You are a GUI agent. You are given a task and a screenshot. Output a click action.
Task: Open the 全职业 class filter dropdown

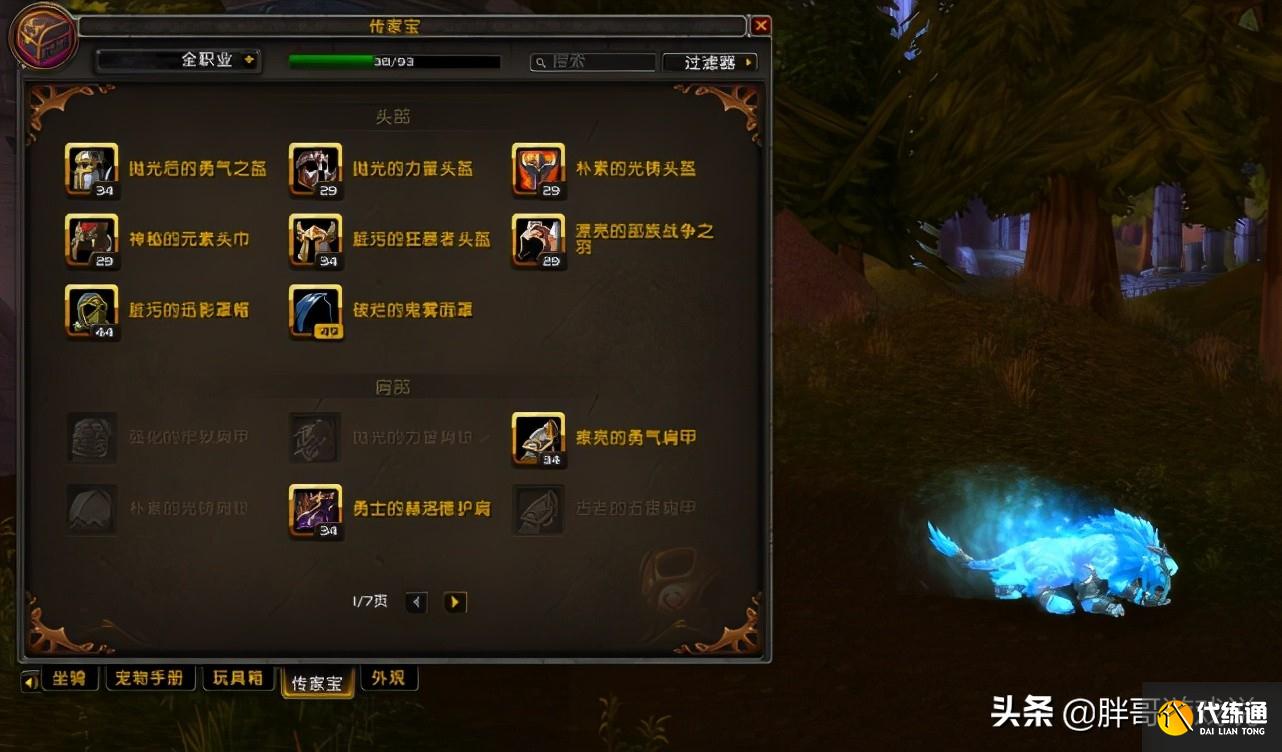(x=178, y=61)
